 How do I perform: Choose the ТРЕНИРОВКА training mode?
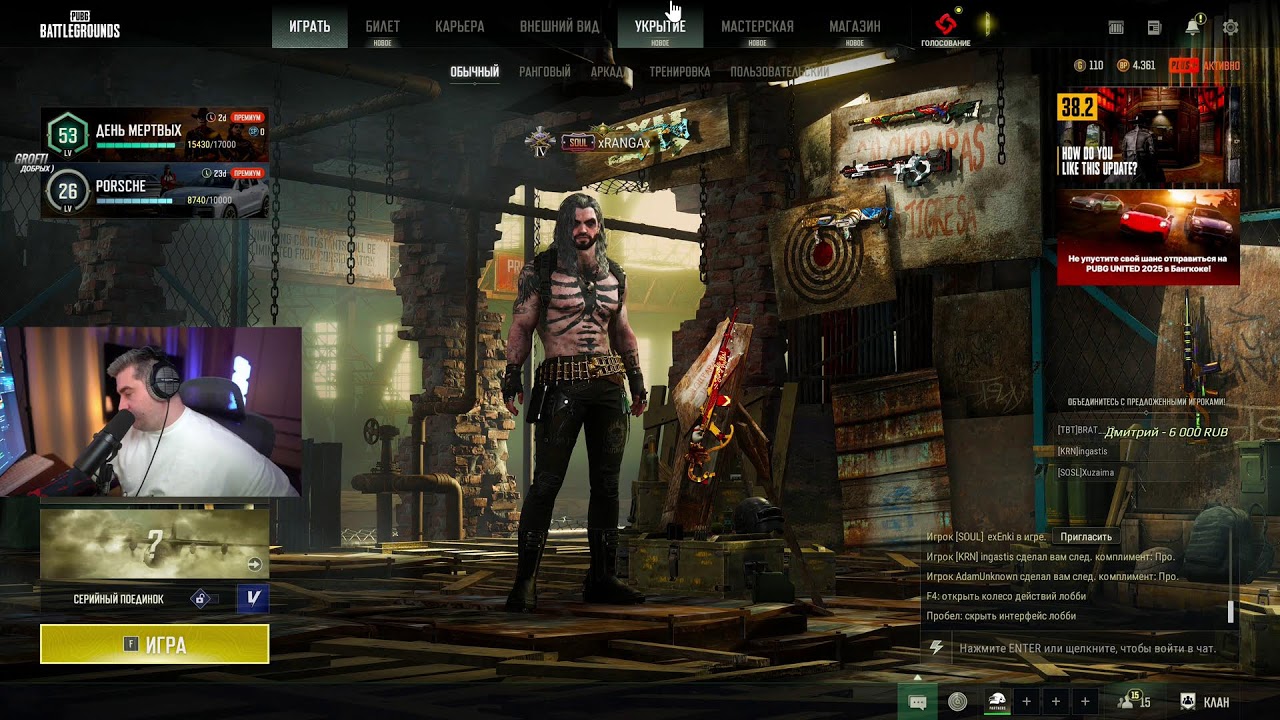point(679,72)
